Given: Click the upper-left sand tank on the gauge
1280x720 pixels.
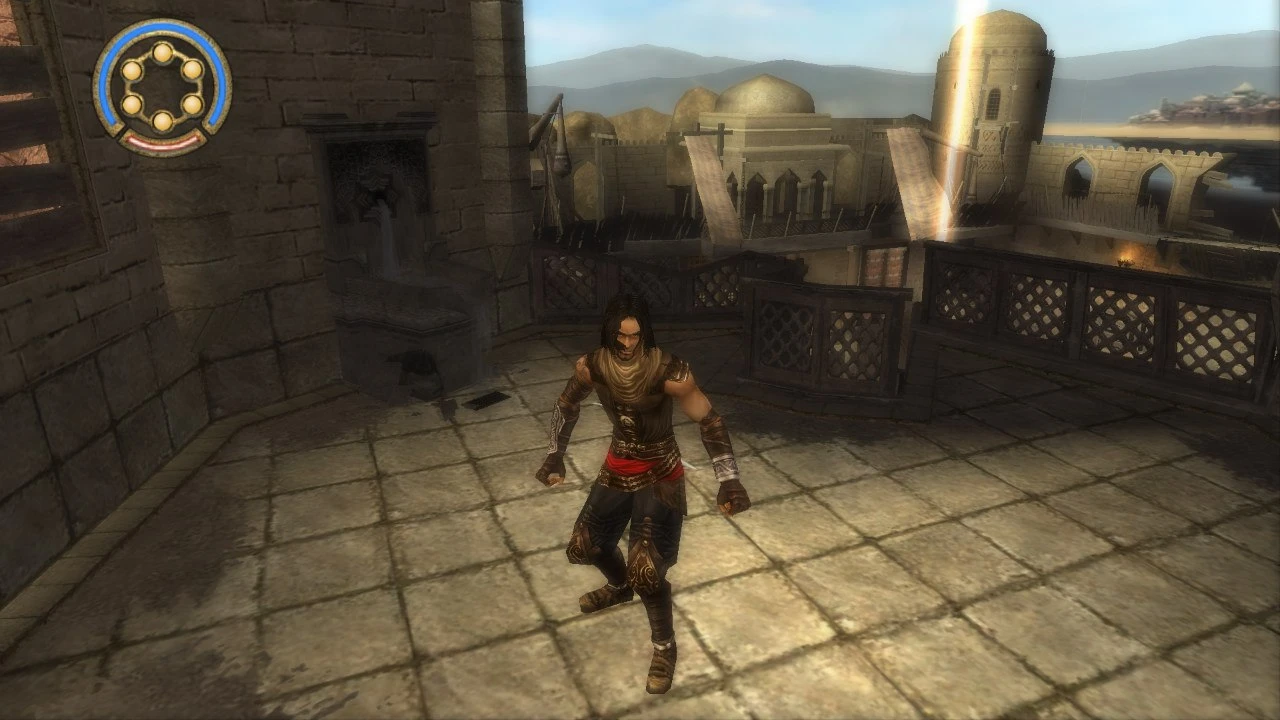Looking at the screenshot, I should 131,71.
